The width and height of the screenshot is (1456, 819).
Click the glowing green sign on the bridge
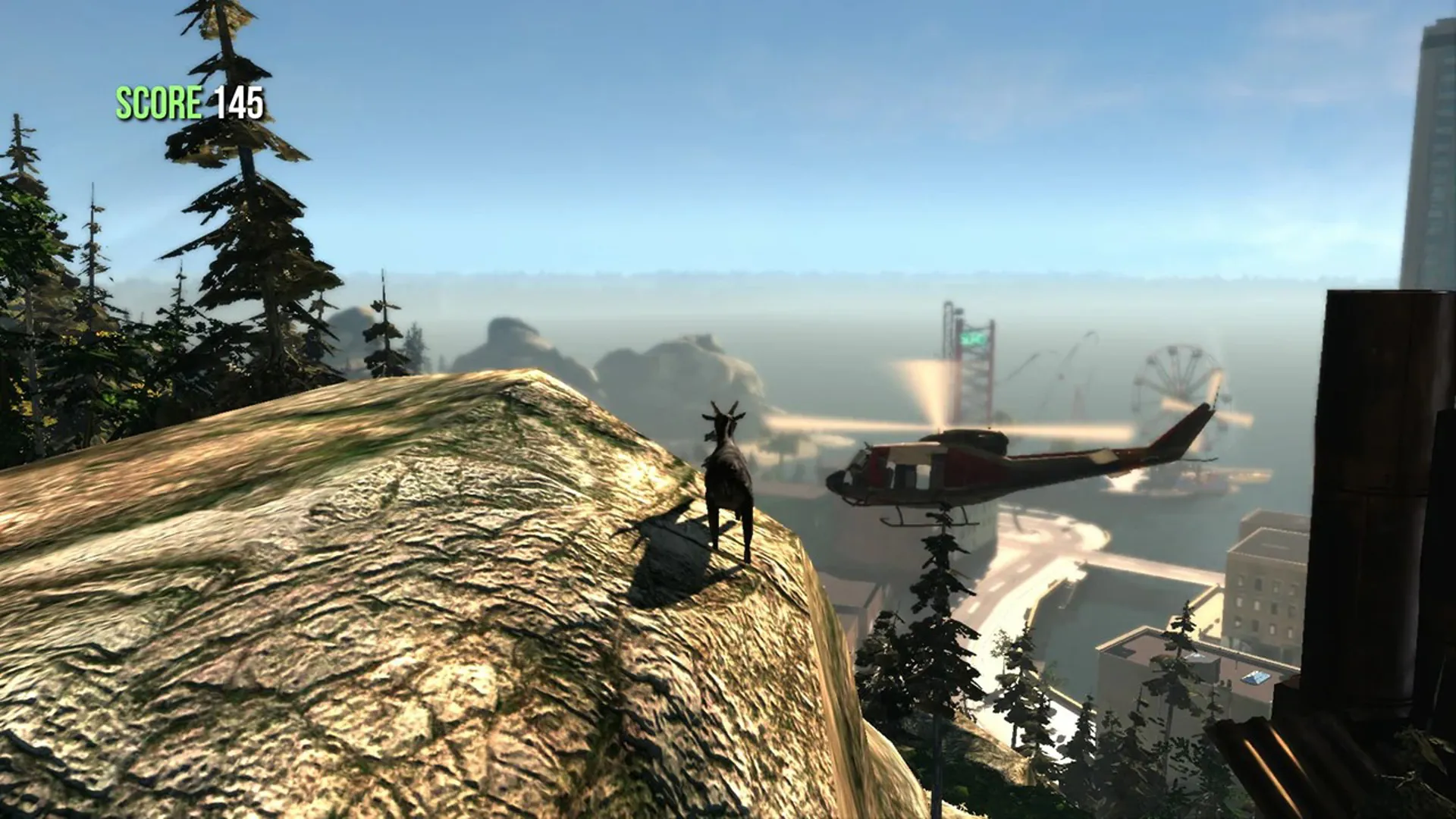pos(972,338)
